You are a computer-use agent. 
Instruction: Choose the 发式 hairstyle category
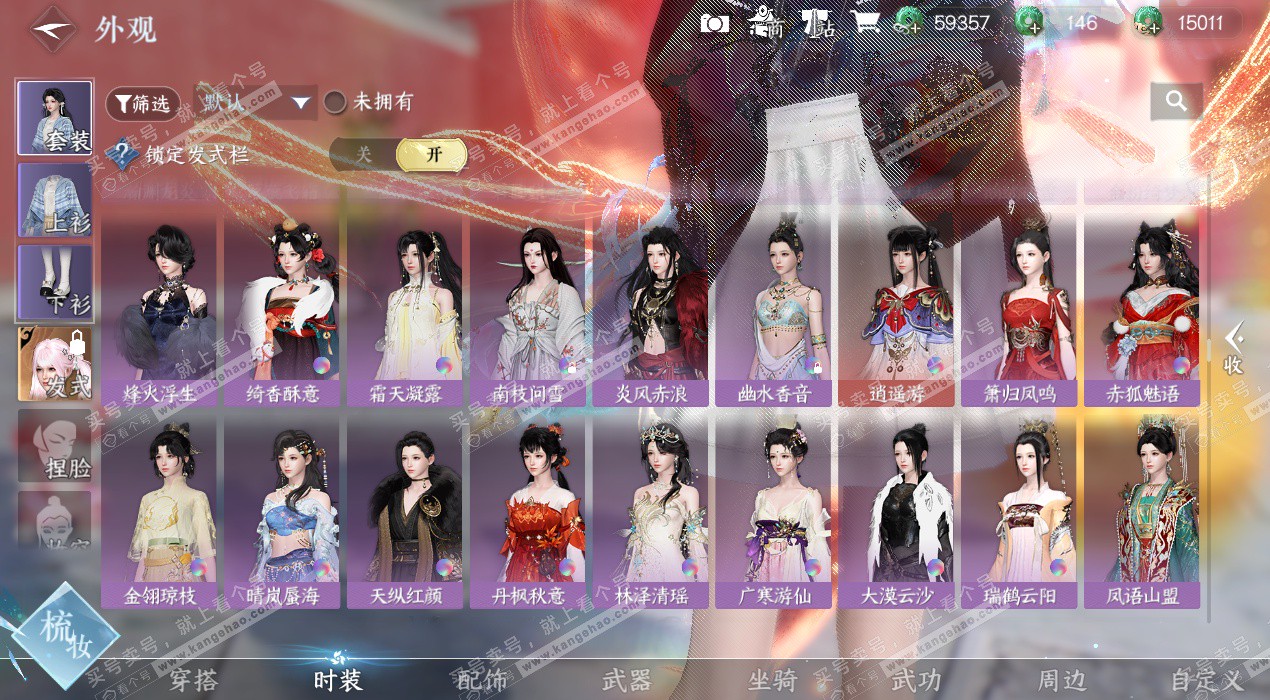click(x=55, y=364)
